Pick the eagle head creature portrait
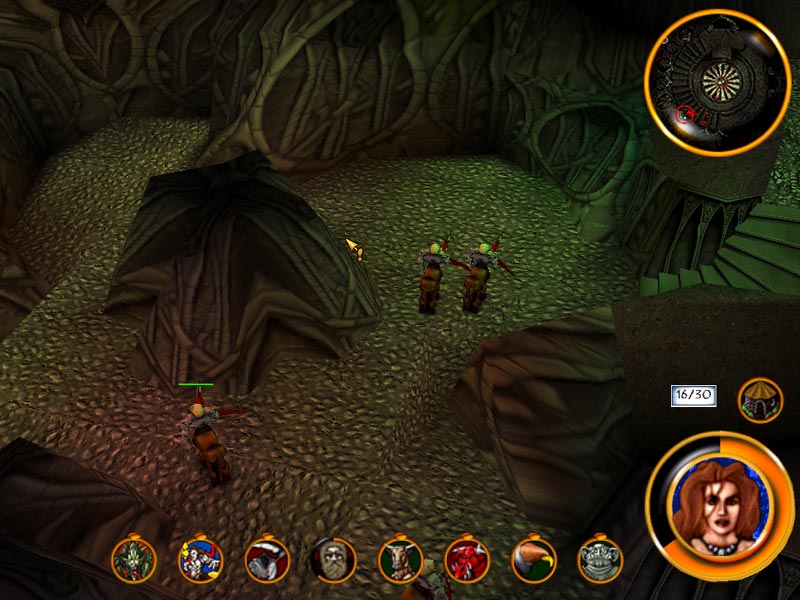 [533, 560]
